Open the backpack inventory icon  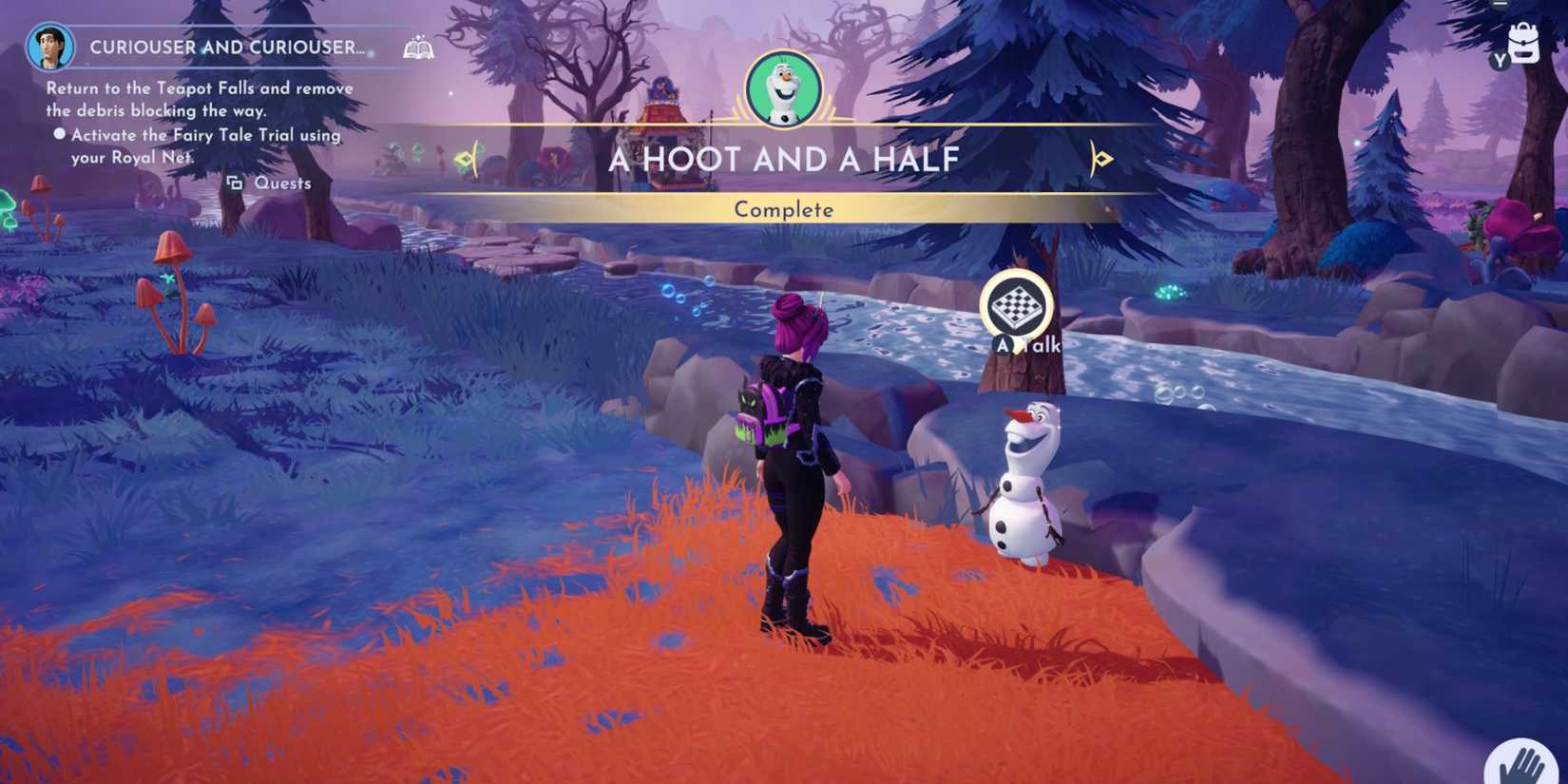pos(1524,43)
